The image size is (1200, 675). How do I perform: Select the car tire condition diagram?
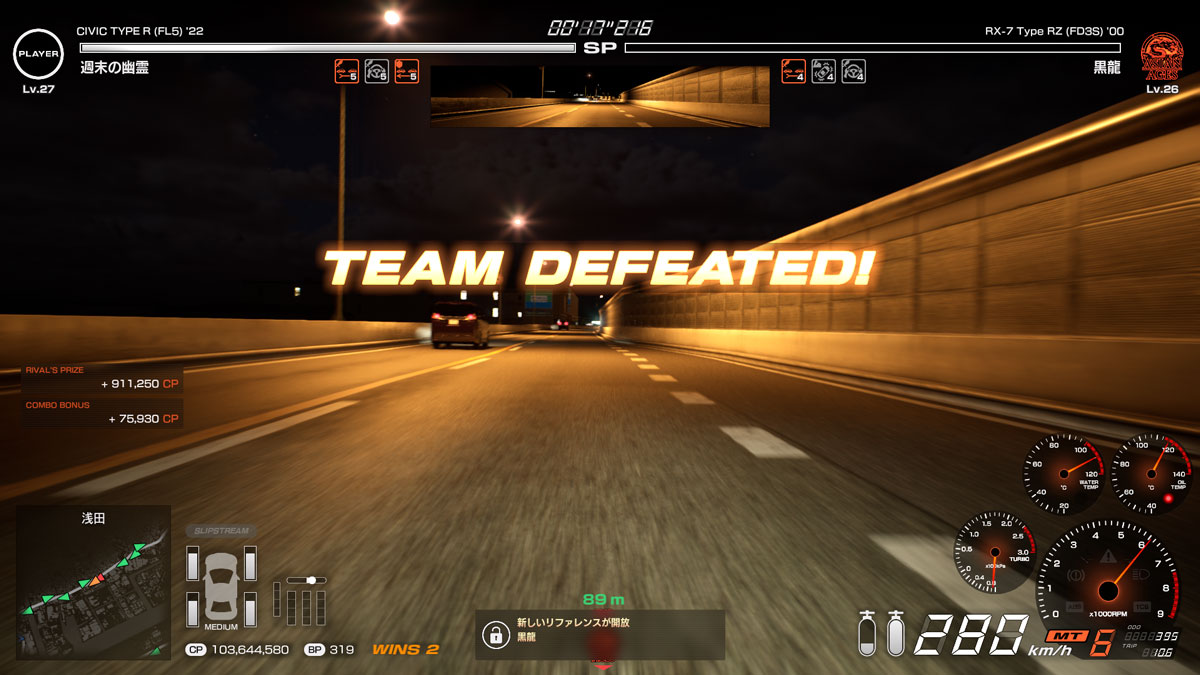tap(221, 583)
